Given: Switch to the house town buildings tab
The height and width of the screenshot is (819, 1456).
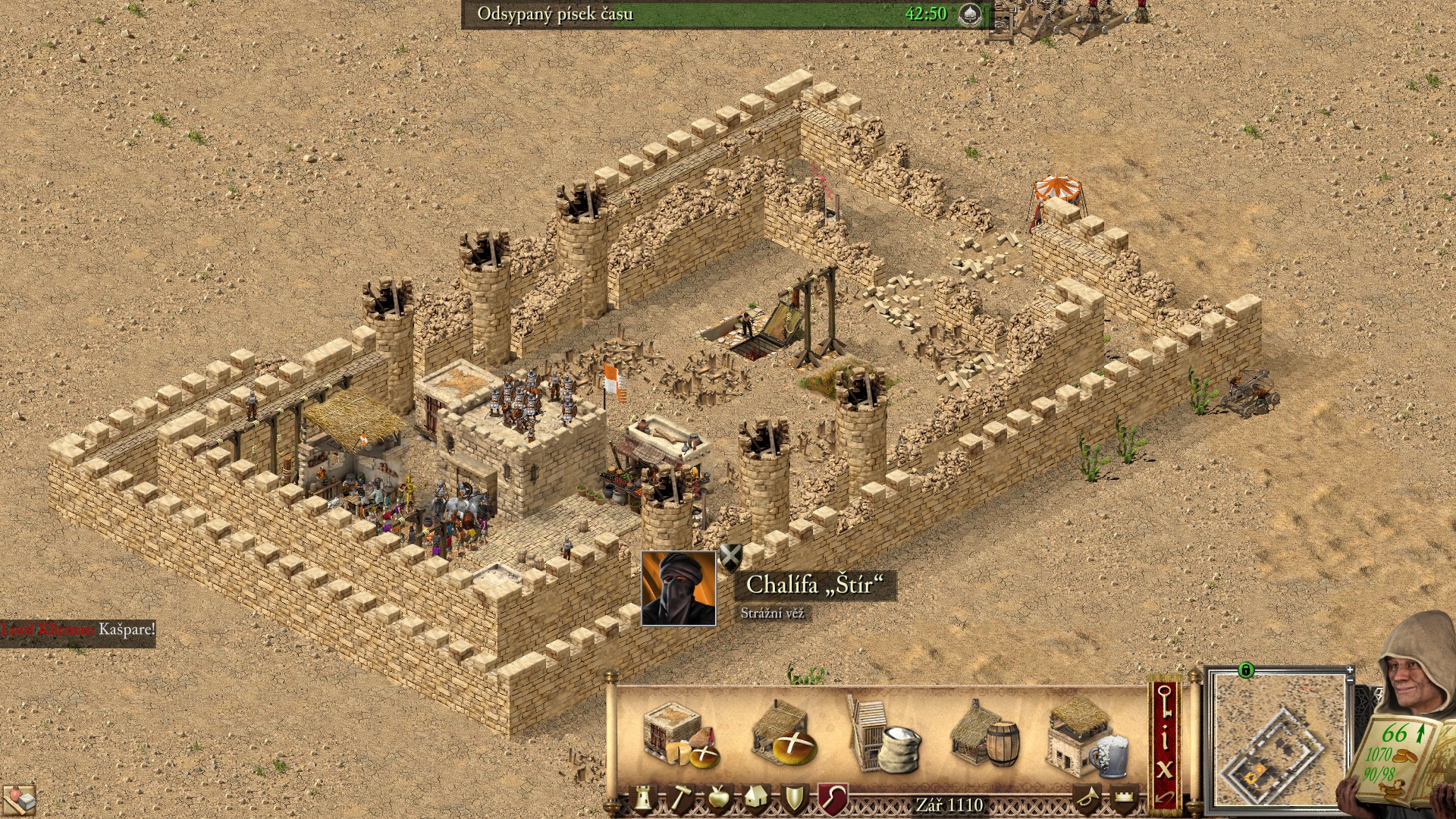Looking at the screenshot, I should coord(756,799).
